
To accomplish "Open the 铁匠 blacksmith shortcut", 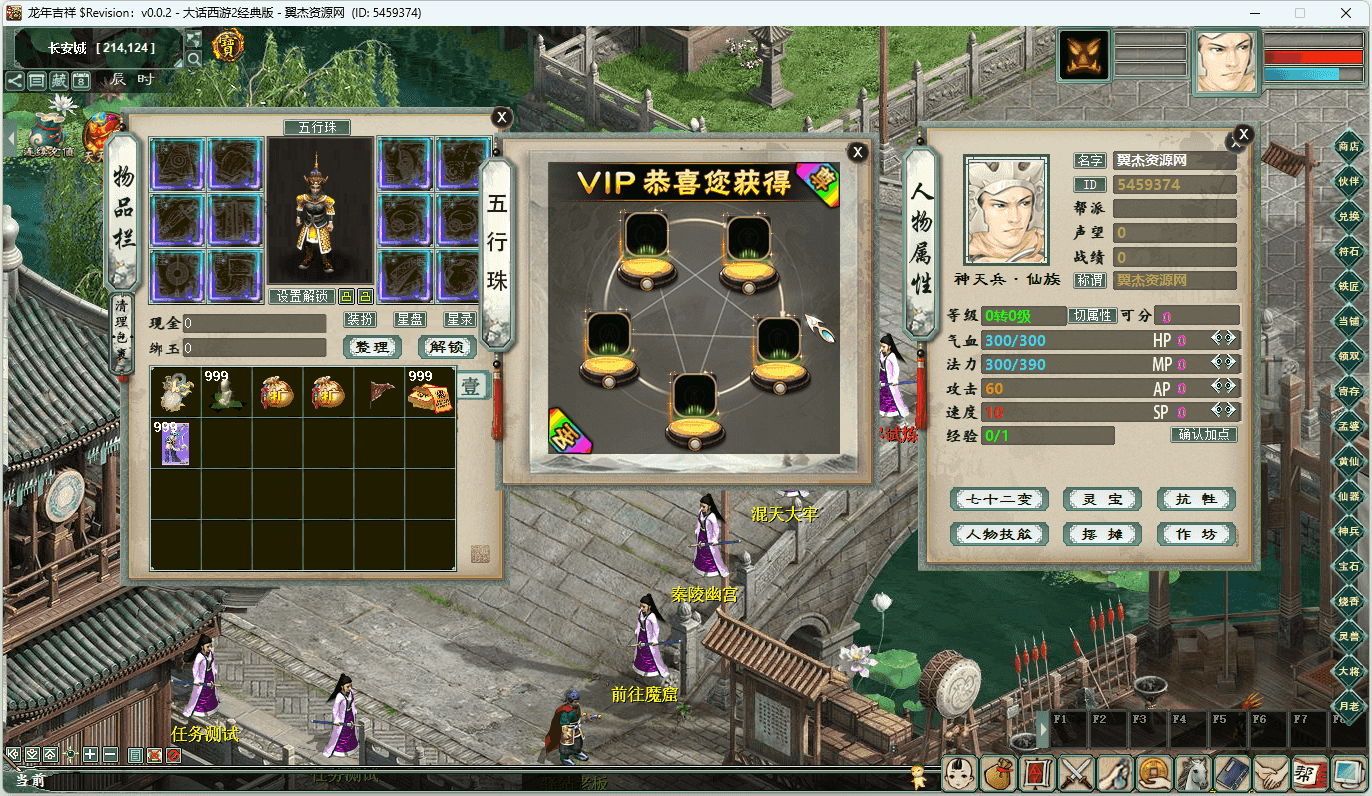I will pyautogui.click(x=1348, y=286).
